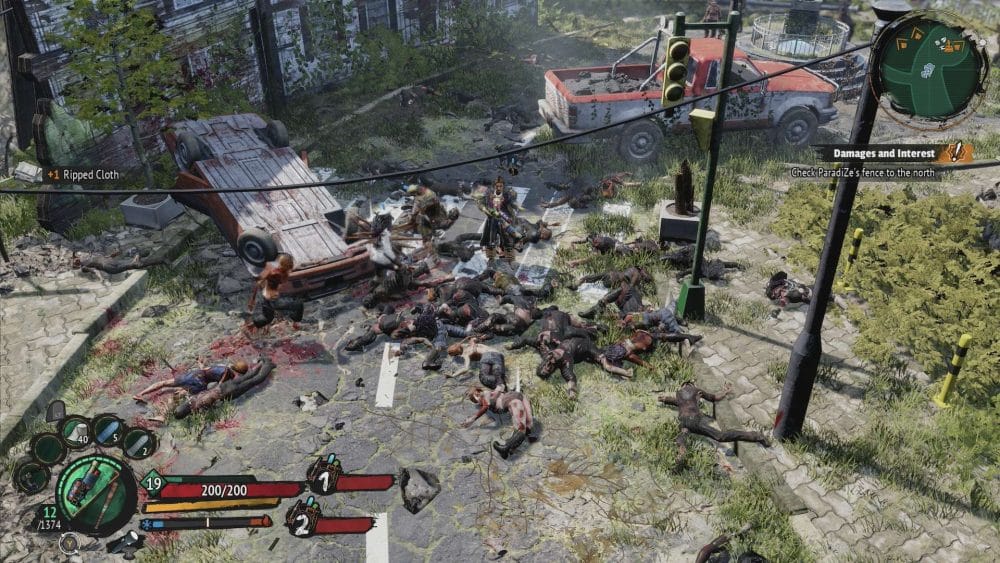This screenshot has height=563, width=1000.
Task: Toggle the flashlight icon
Action: click(x=126, y=541)
